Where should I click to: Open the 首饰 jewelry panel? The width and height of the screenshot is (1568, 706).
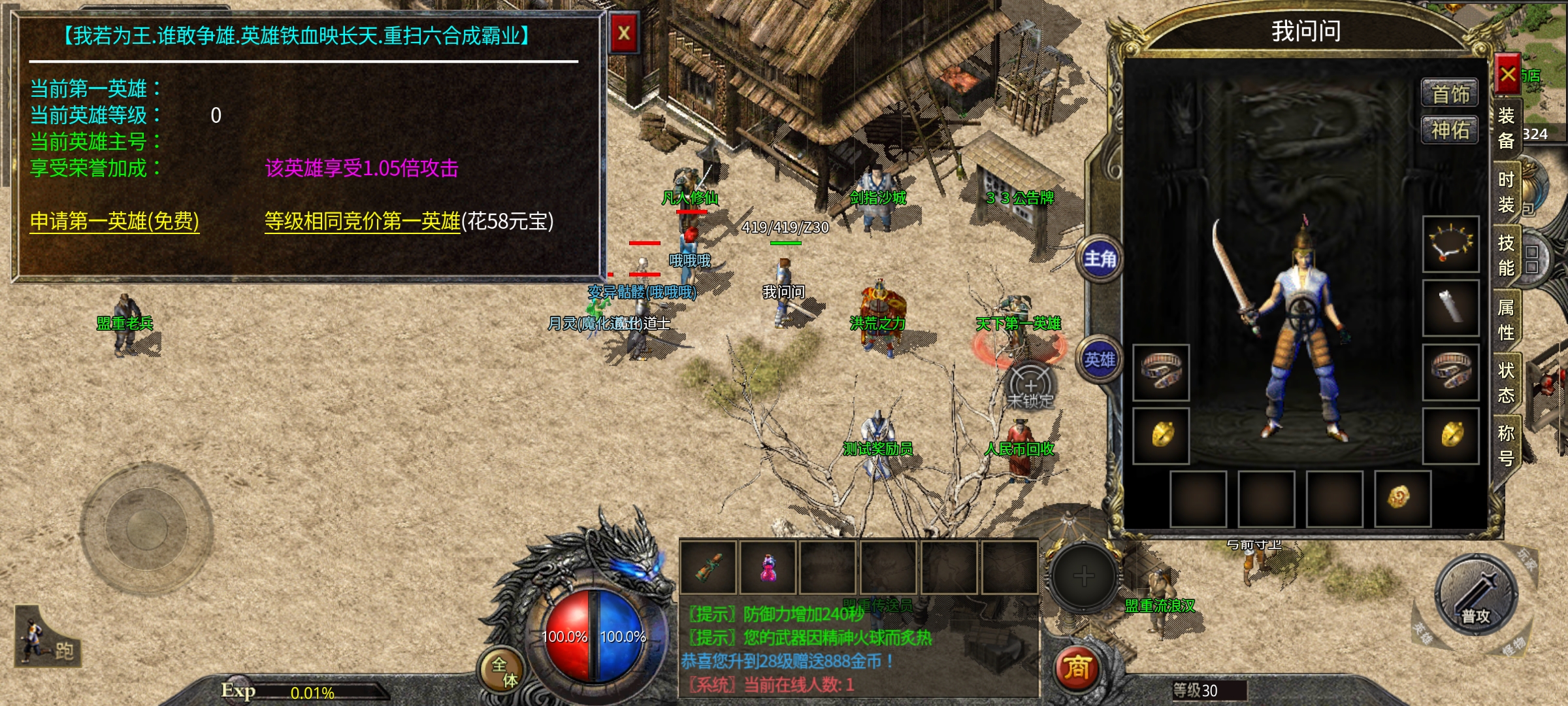1450,94
